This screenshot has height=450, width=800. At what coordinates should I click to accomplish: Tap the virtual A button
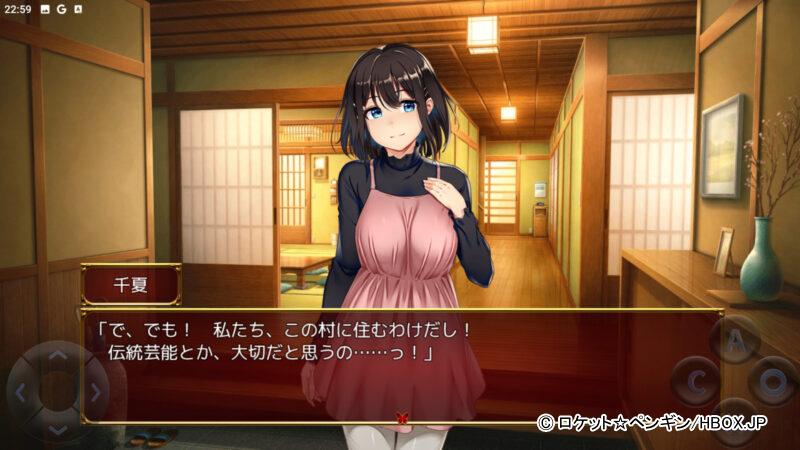[x=735, y=340]
